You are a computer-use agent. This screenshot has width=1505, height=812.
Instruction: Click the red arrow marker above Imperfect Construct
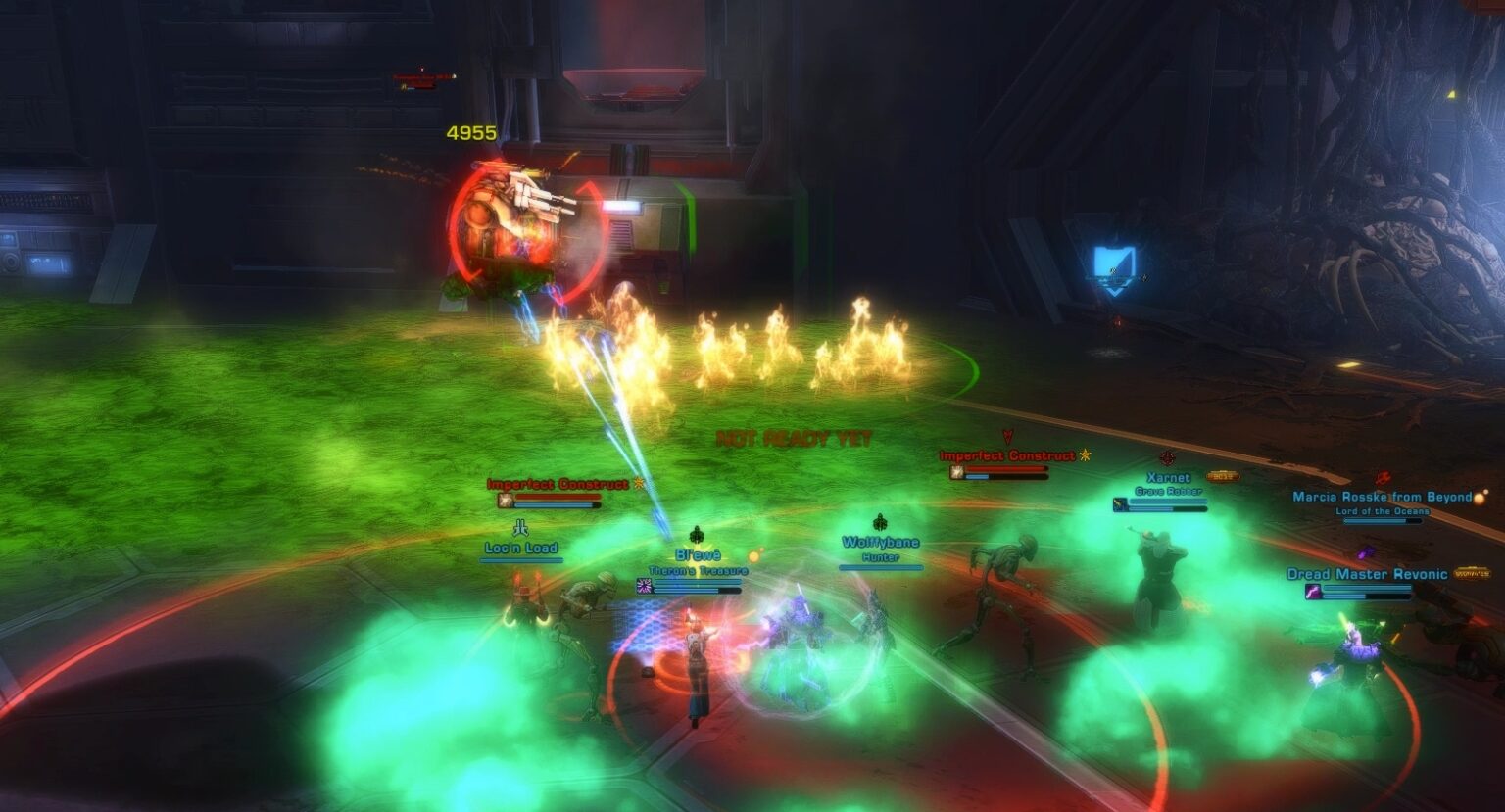tap(1008, 436)
